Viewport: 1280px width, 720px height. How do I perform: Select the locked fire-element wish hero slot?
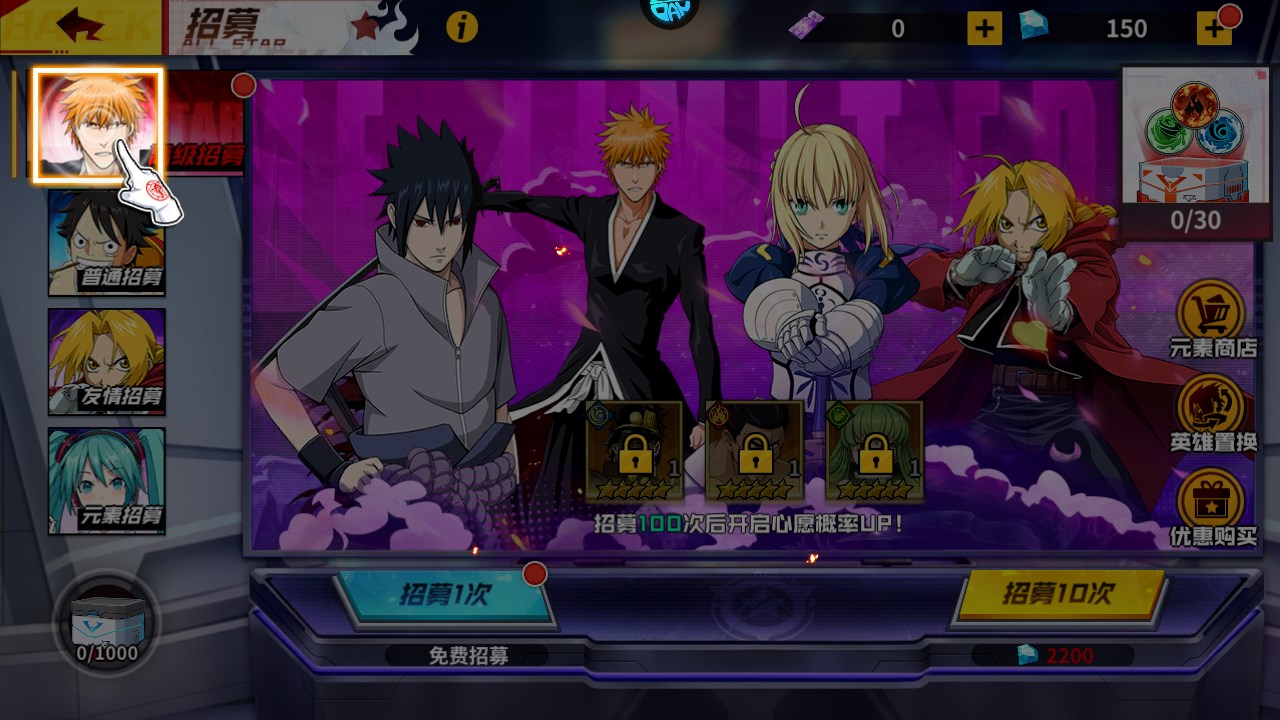coord(754,451)
